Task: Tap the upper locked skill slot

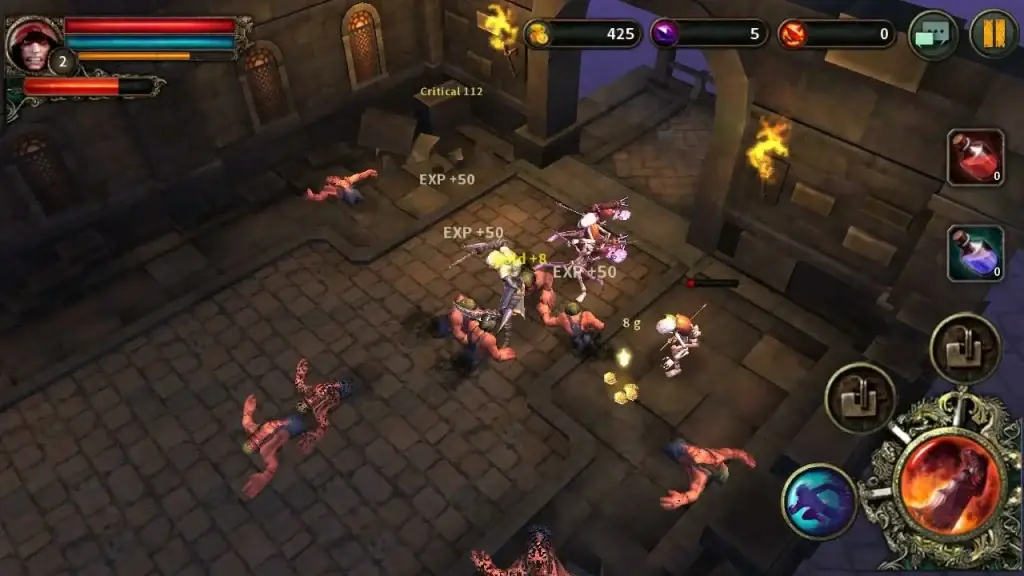Action: point(965,348)
